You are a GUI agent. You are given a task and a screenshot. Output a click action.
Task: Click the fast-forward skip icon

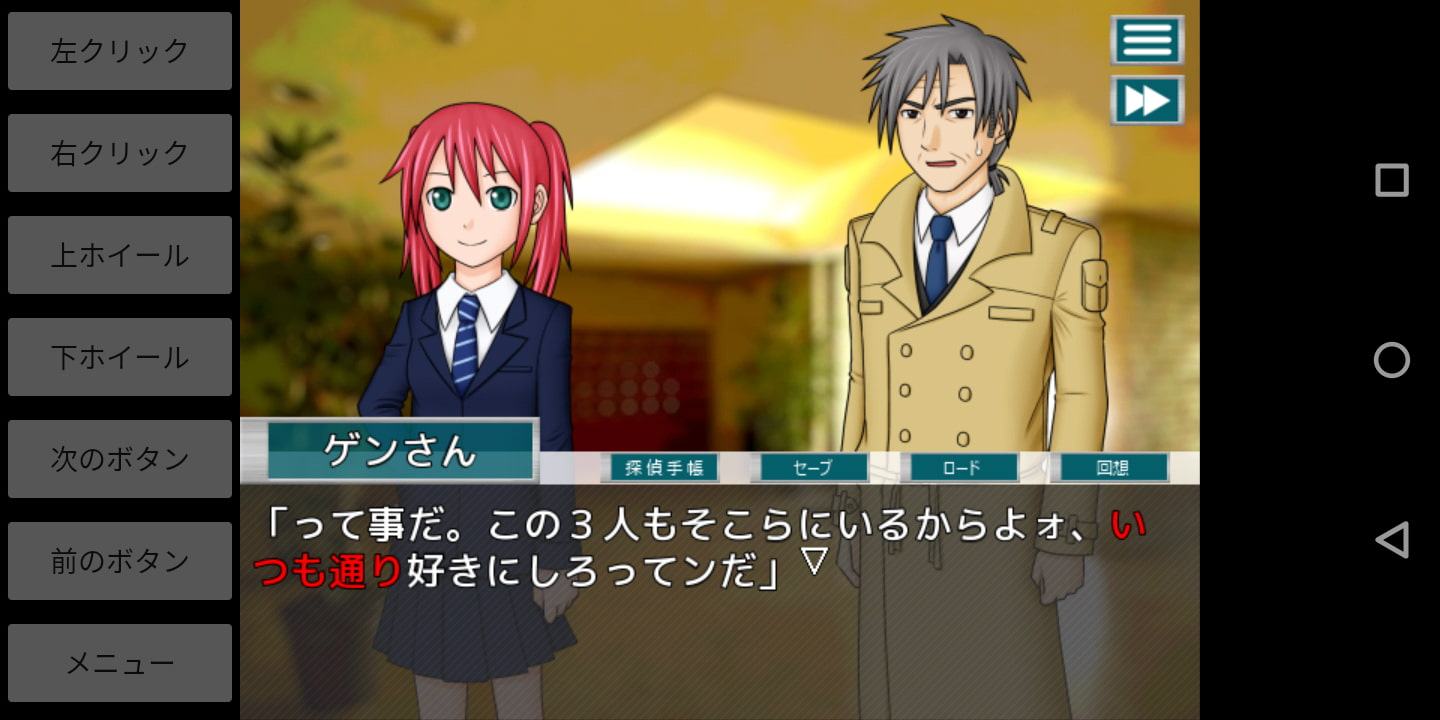tap(1147, 100)
